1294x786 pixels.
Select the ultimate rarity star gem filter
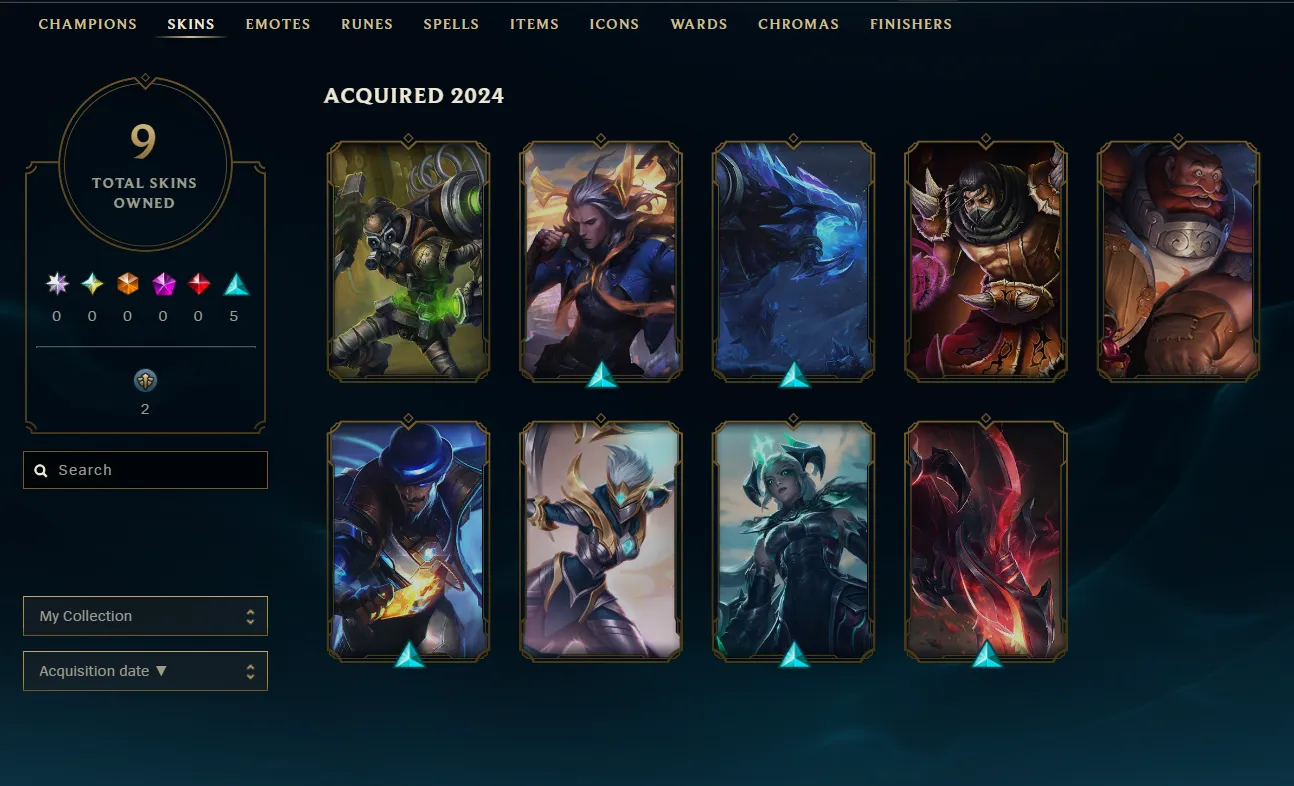pyautogui.click(x=57, y=283)
